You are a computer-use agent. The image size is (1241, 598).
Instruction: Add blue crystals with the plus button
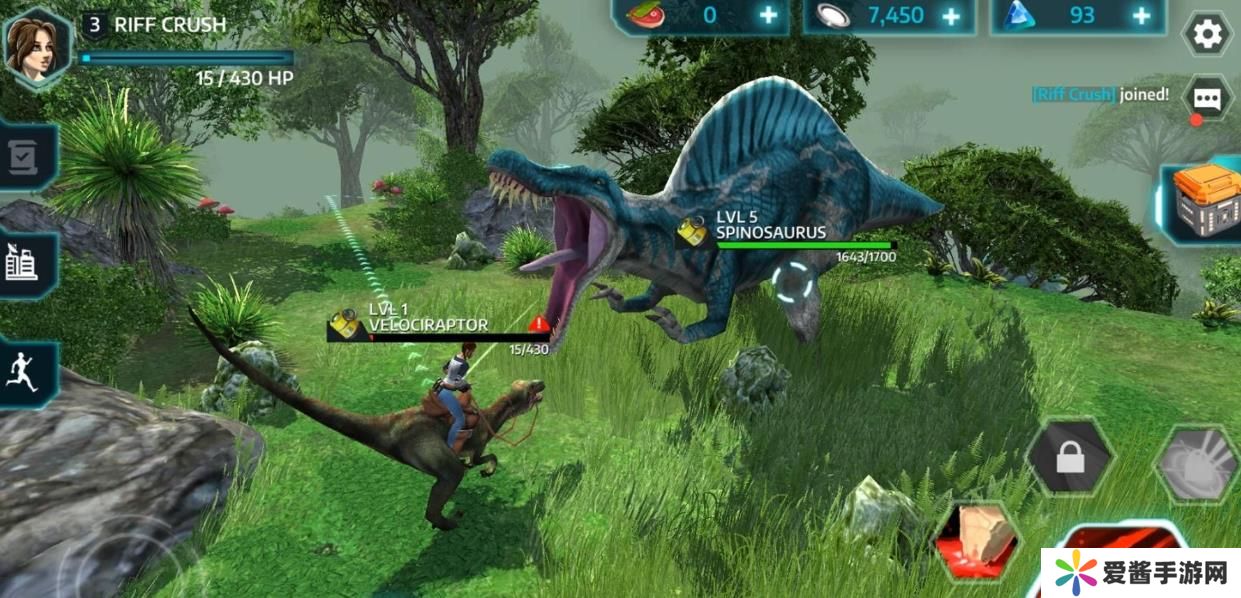coord(1141,16)
